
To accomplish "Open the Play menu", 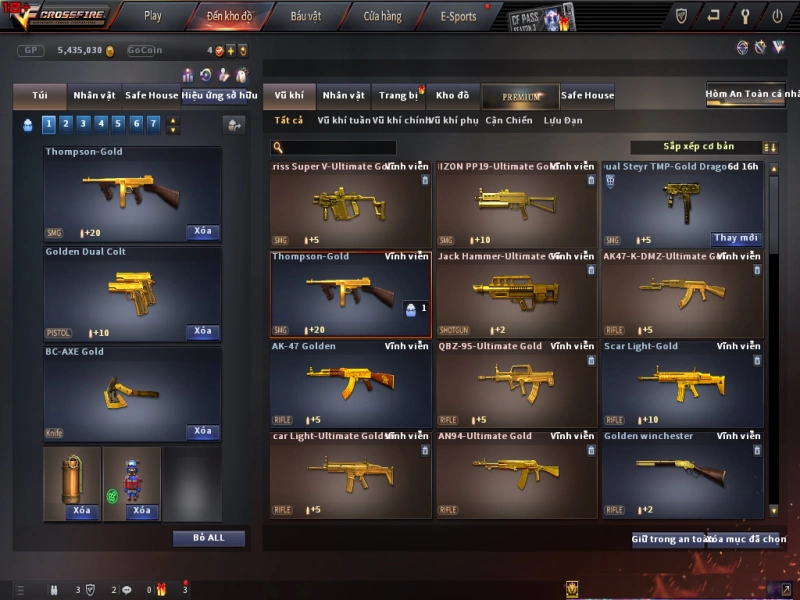I will (x=152, y=16).
